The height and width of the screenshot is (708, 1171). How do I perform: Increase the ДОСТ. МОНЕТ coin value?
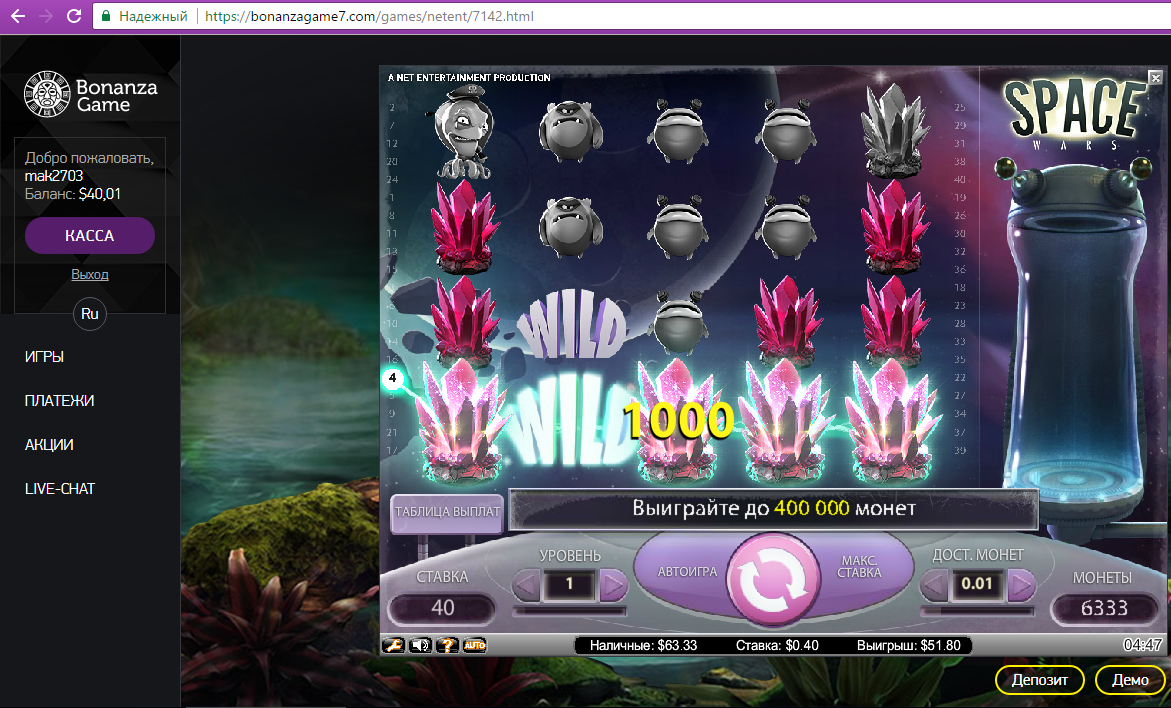coord(1021,584)
